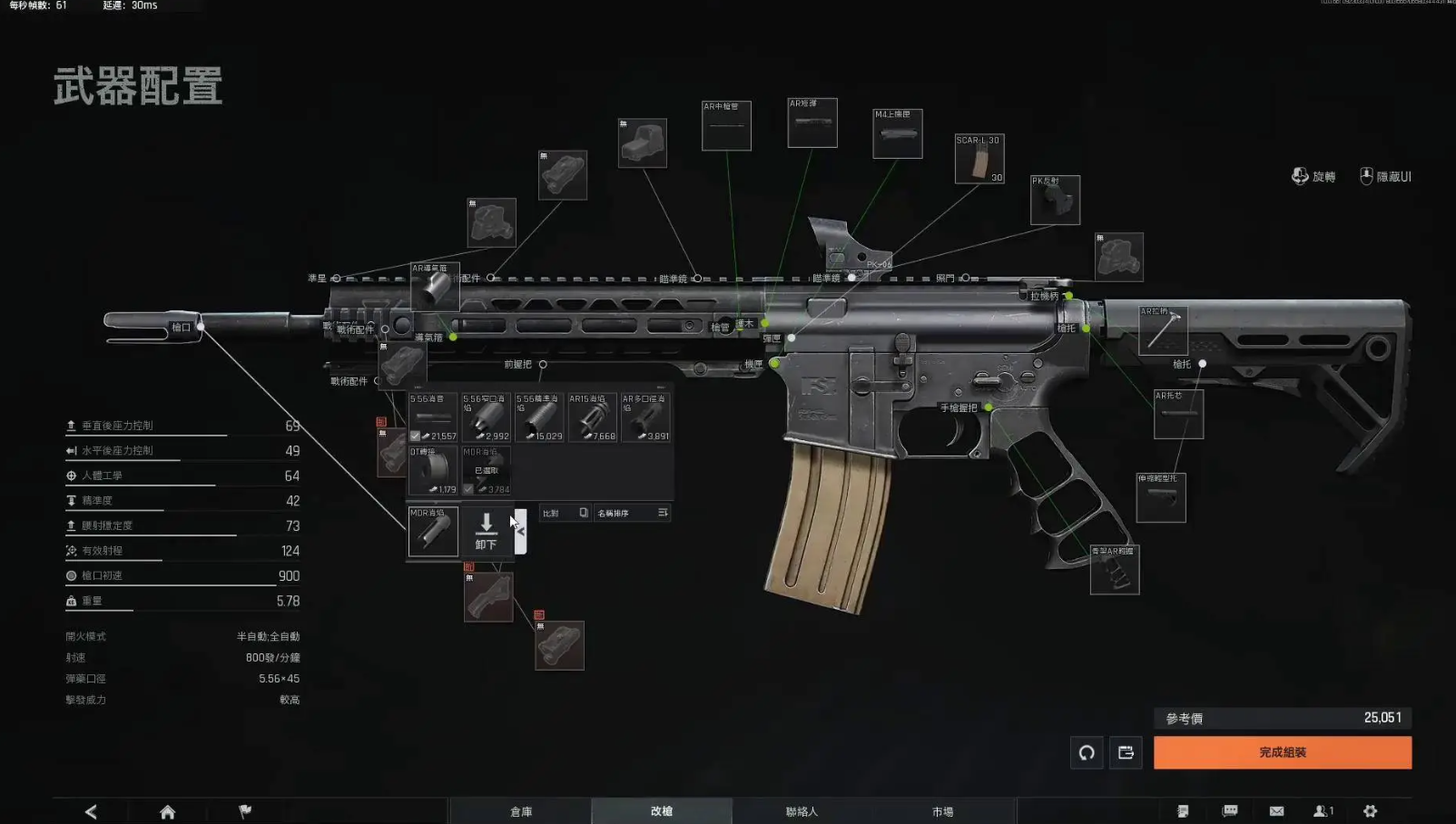Select the DT轉接 muzzle adapter
This screenshot has height=824, width=1456.
[432, 470]
